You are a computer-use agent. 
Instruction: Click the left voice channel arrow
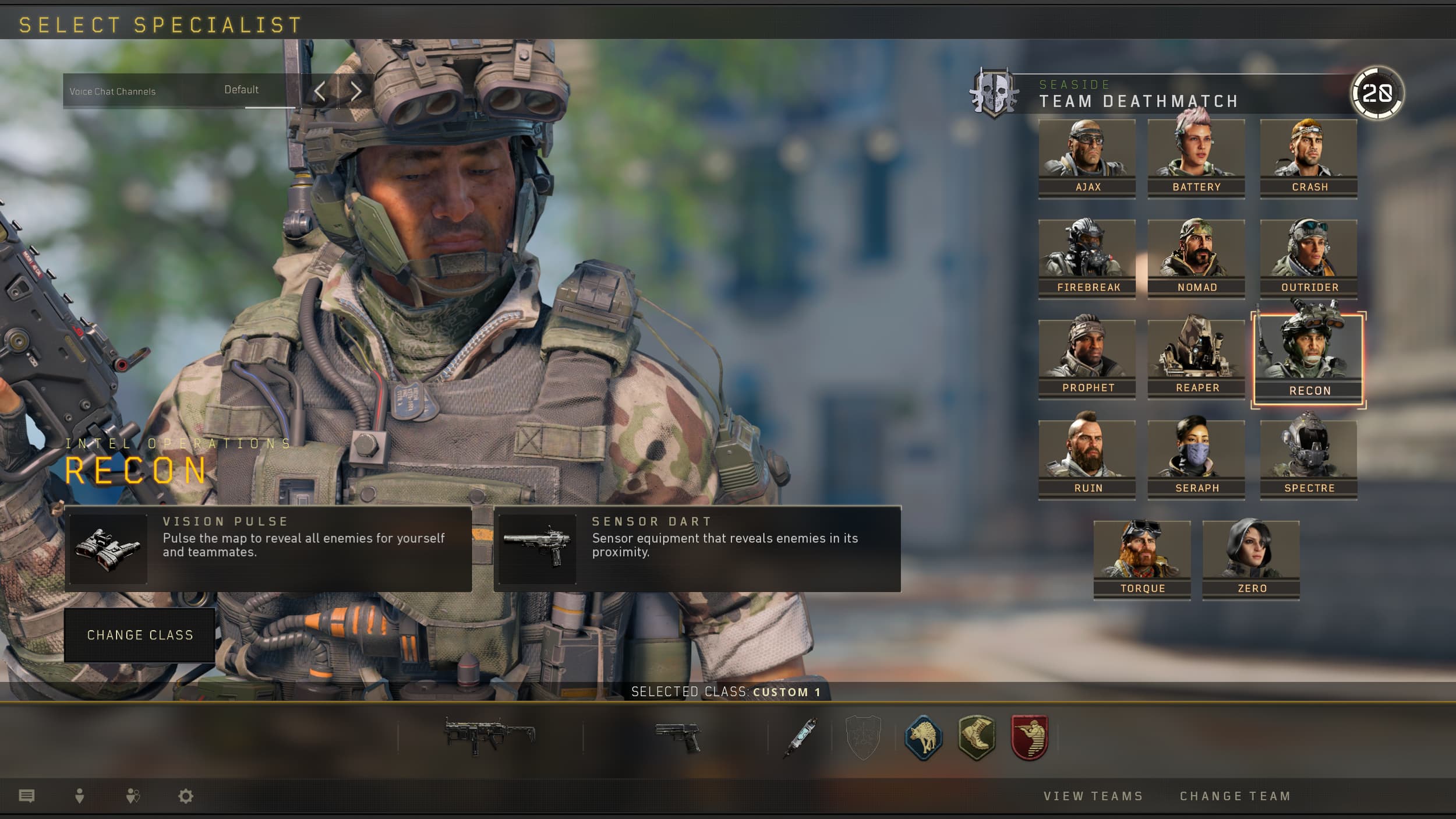[x=321, y=91]
